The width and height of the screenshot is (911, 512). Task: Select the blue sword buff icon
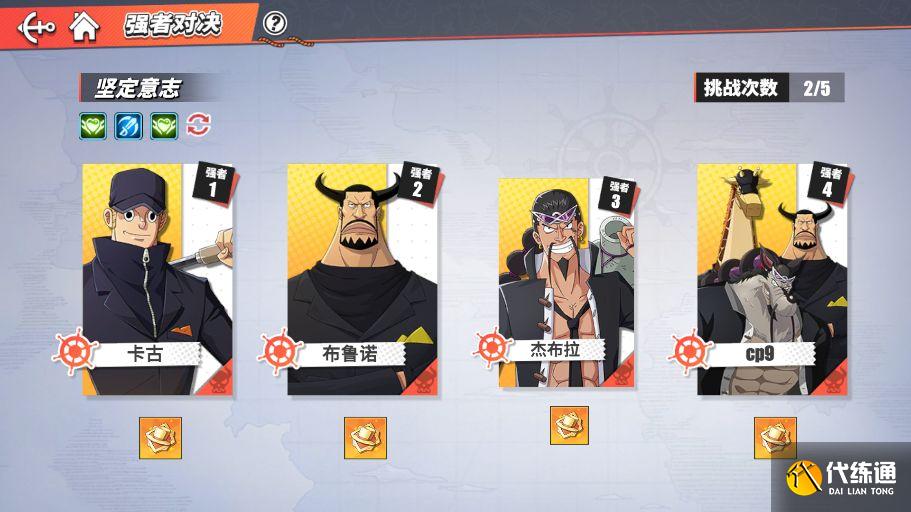tap(129, 126)
